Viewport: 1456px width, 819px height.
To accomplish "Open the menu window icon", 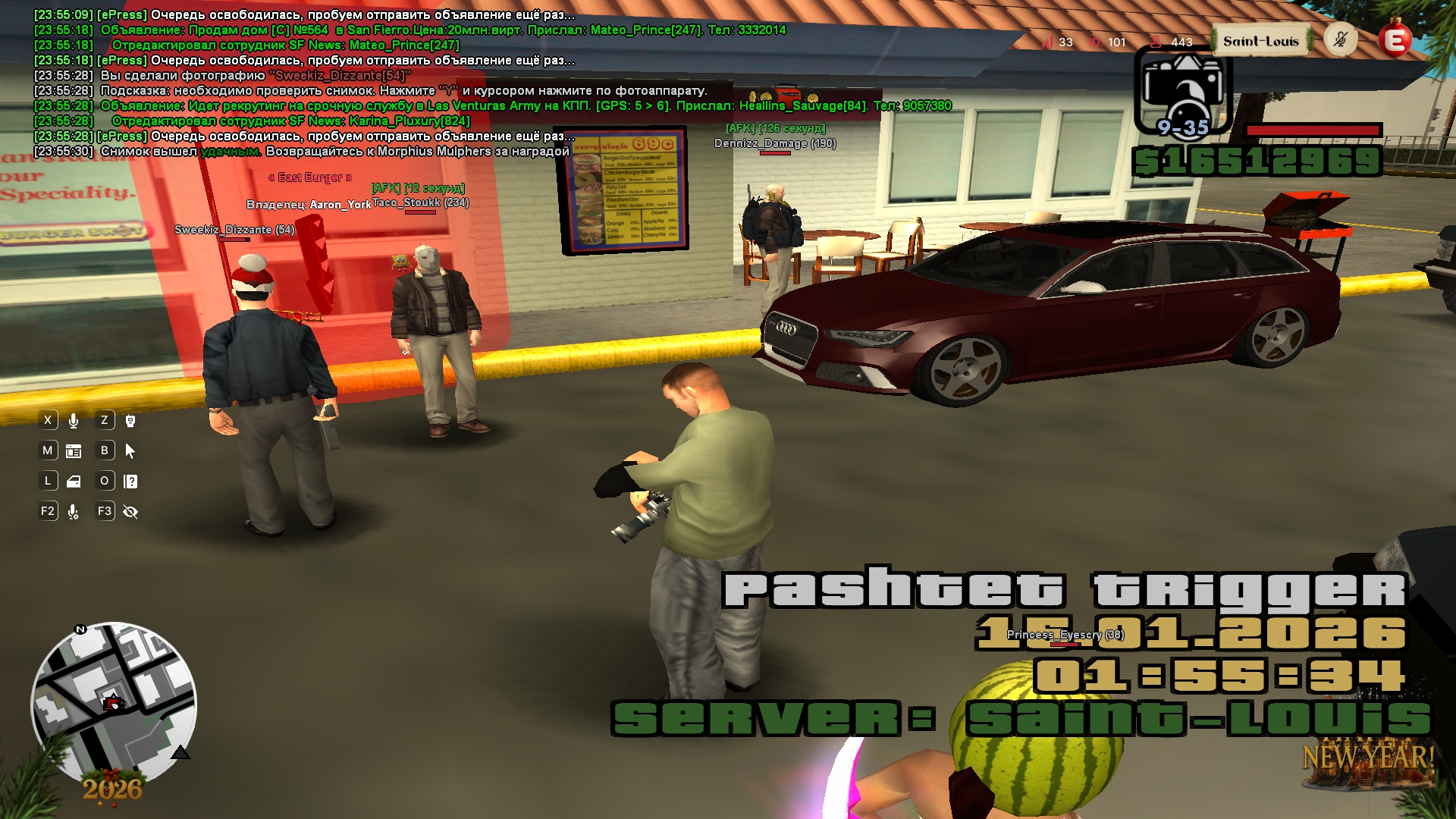I will pos(74,451).
